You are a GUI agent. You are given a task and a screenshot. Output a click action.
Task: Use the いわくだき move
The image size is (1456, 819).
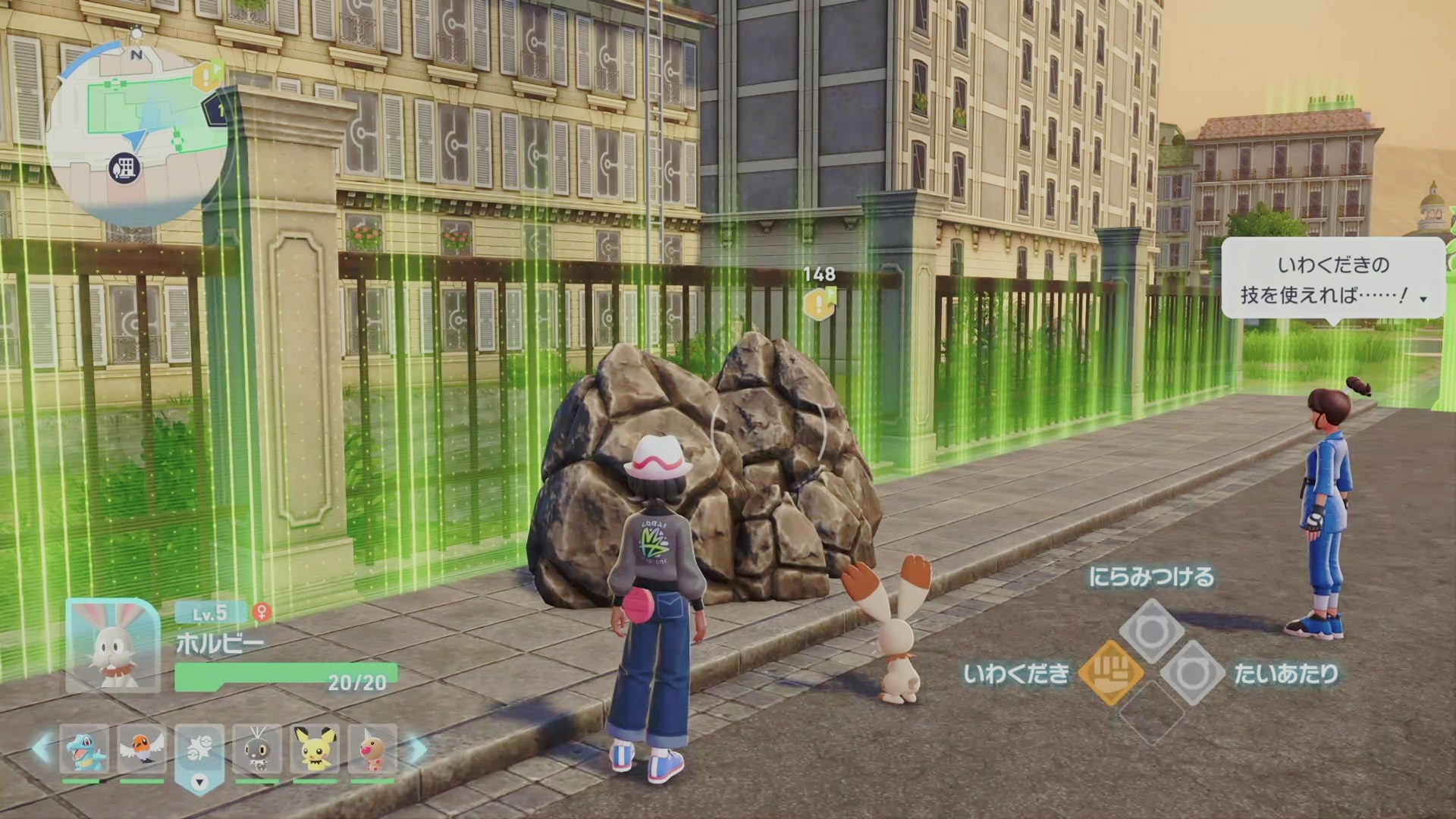[x=1110, y=673]
